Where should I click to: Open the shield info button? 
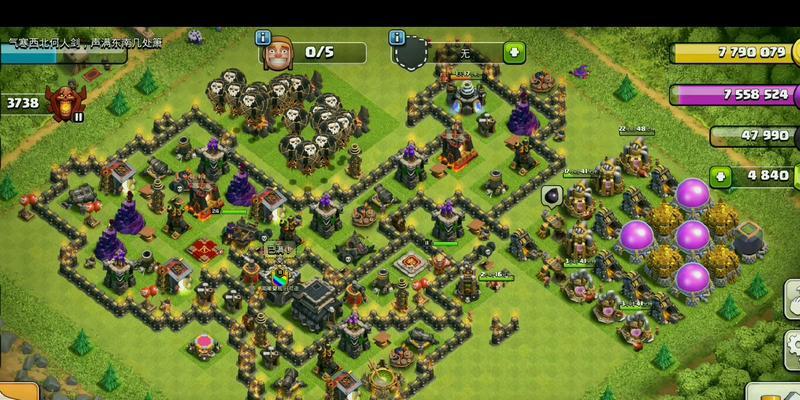pyautogui.click(x=399, y=35)
